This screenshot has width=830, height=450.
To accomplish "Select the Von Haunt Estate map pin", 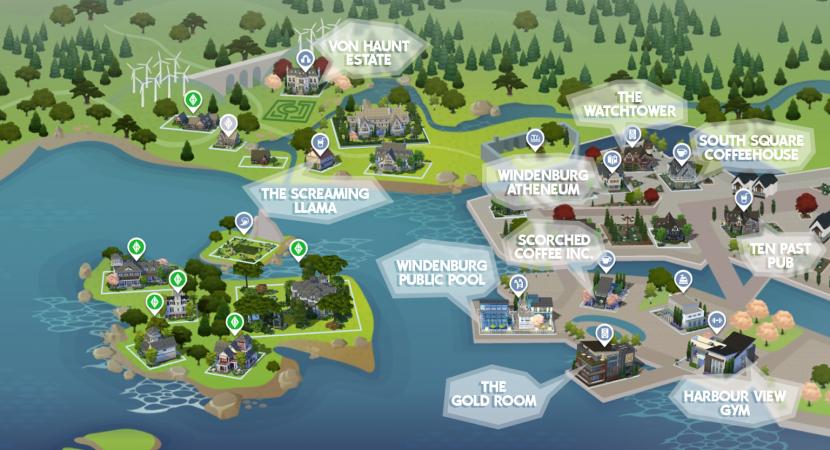I will [x=306, y=56].
